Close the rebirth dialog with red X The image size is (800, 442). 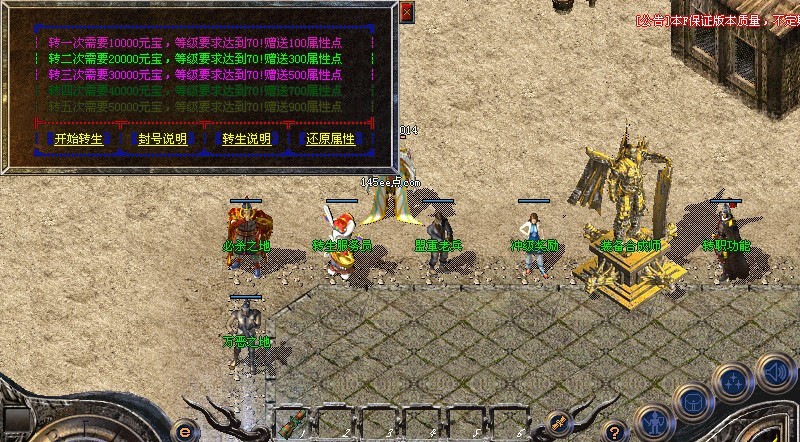[x=406, y=12]
